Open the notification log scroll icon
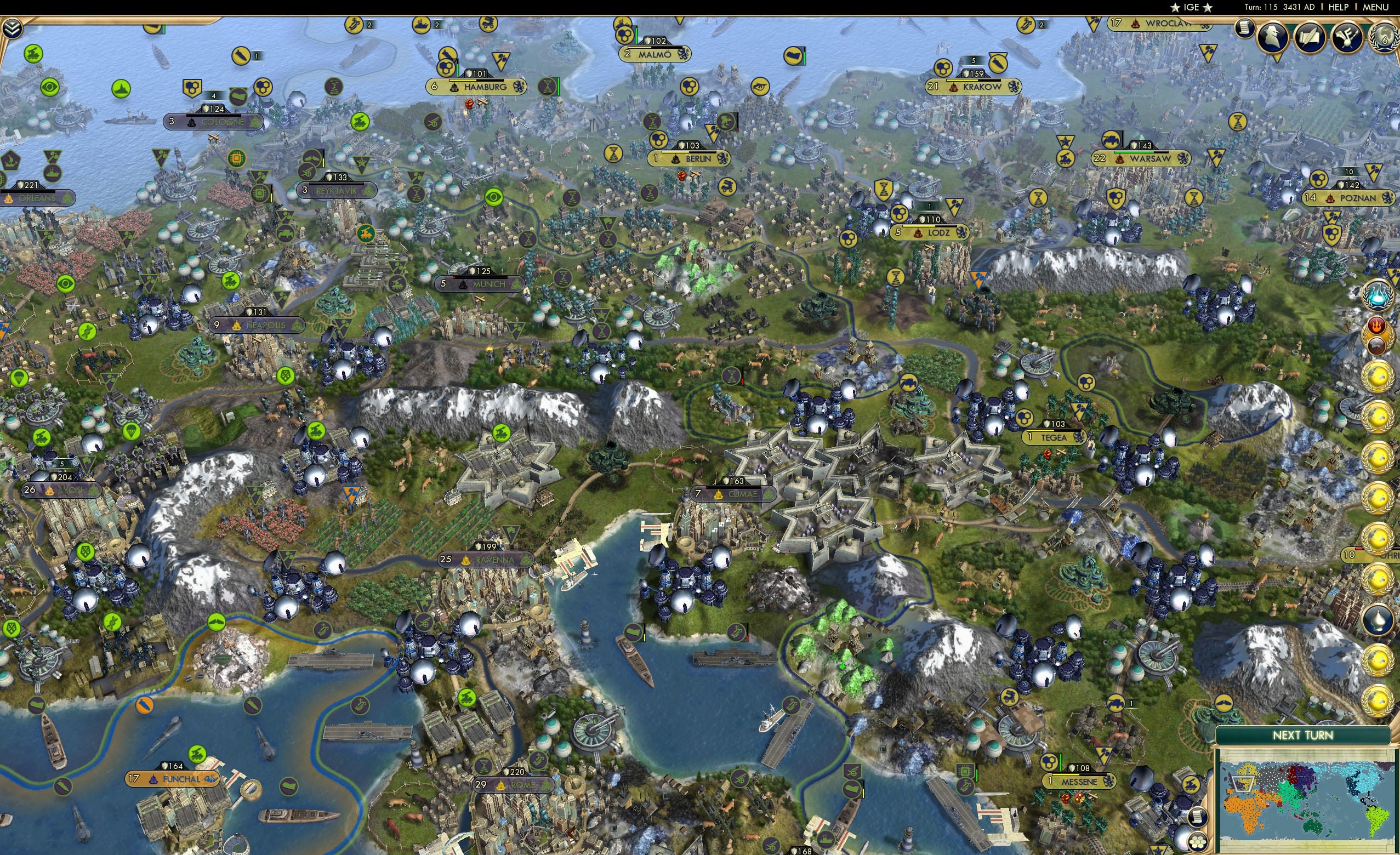The height and width of the screenshot is (855, 1400). pos(1245,29)
